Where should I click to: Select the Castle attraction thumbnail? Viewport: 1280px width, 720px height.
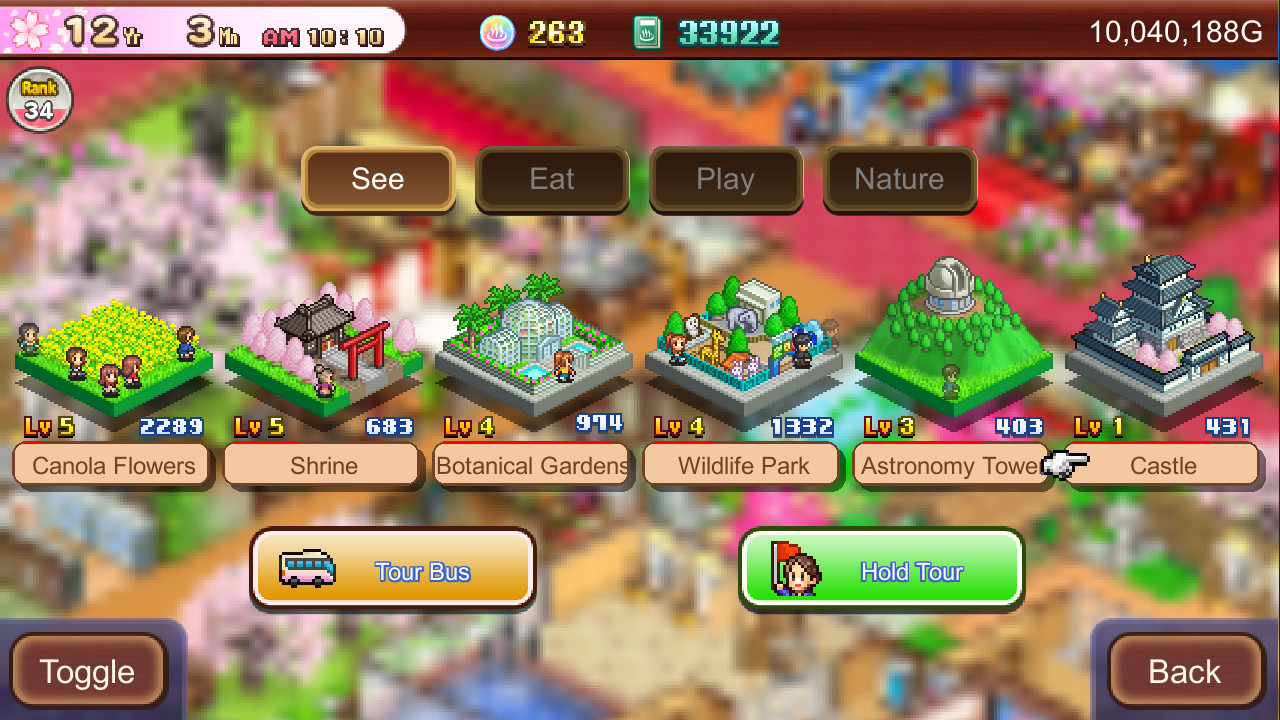click(1163, 340)
